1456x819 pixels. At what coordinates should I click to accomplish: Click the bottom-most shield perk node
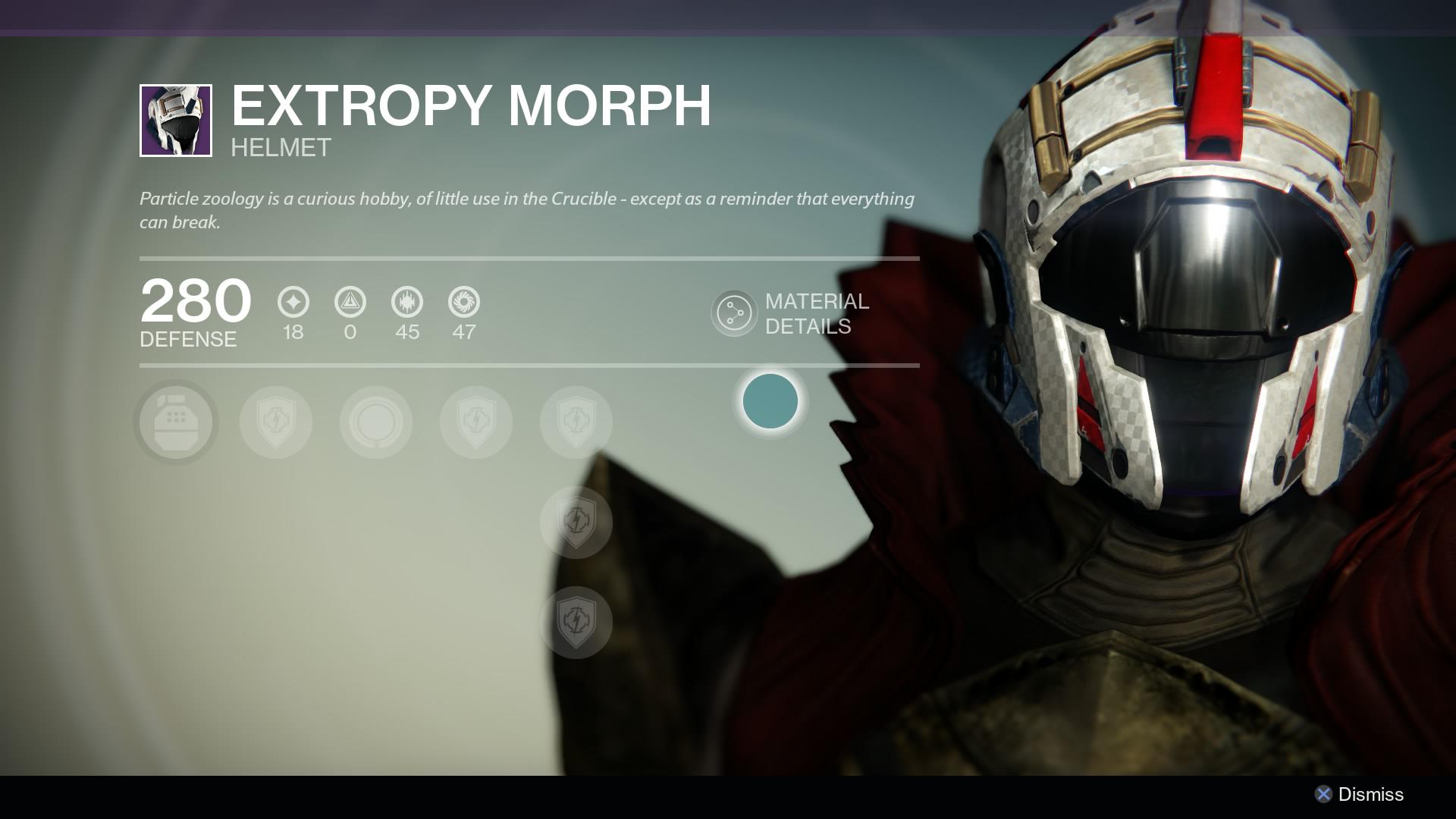[576, 622]
